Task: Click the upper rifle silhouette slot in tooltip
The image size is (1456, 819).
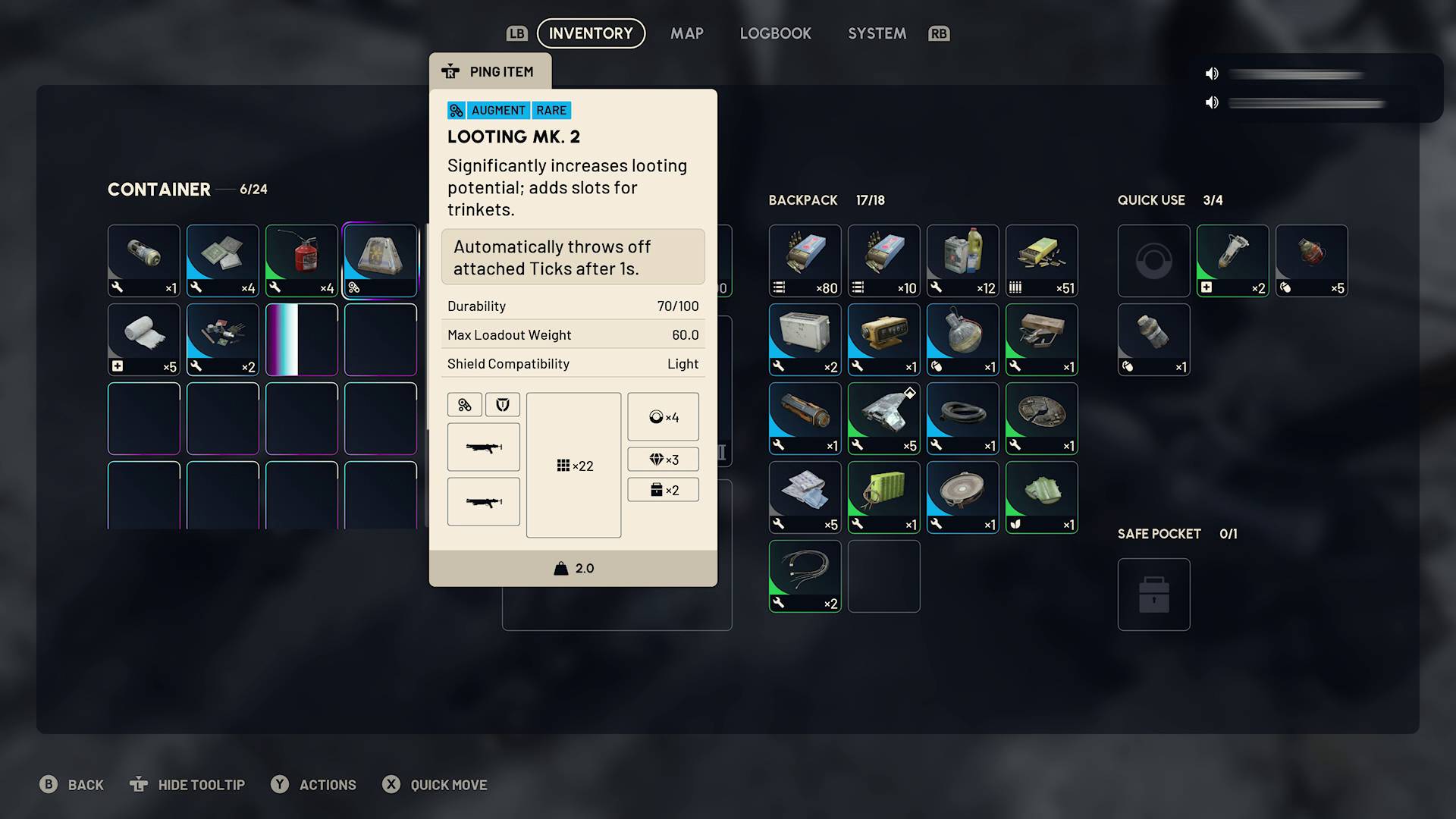Action: [483, 447]
